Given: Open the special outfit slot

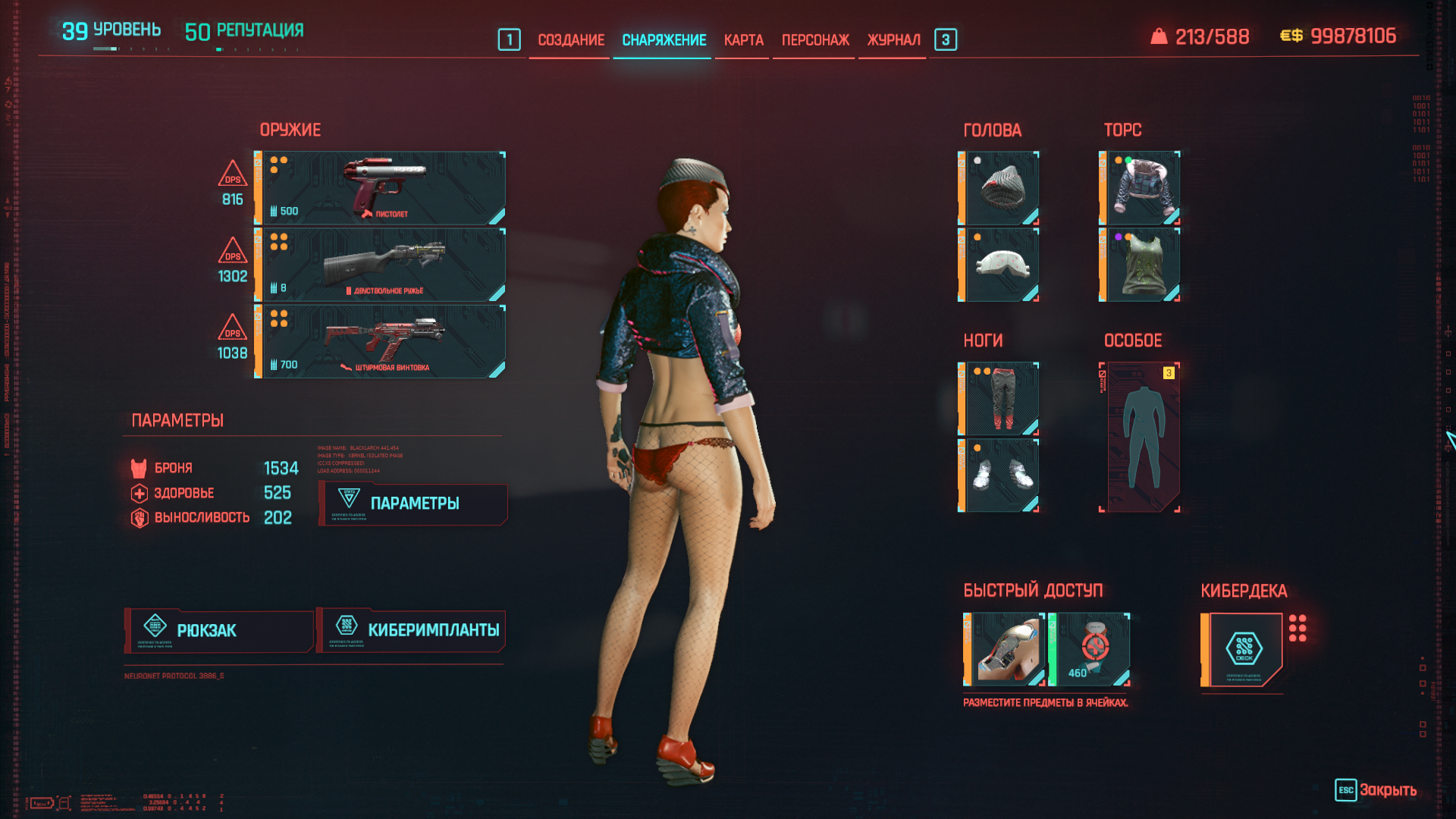Looking at the screenshot, I should click(1141, 438).
